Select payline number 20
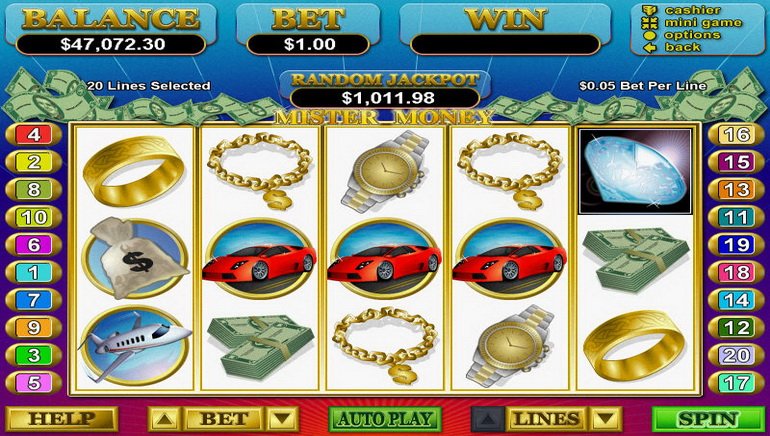770x436 pixels. pos(736,355)
